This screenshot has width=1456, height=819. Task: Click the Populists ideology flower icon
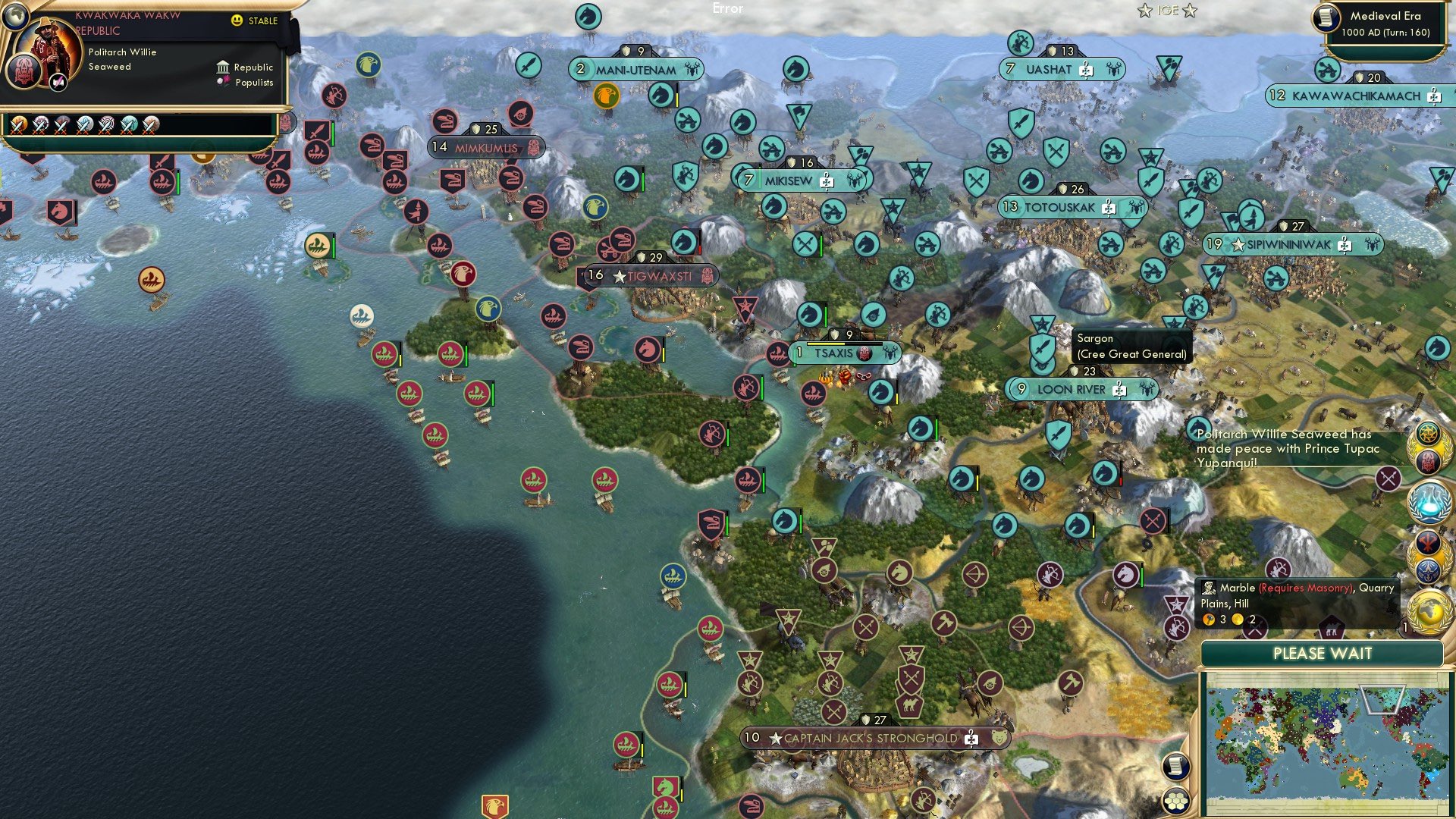coord(222,82)
